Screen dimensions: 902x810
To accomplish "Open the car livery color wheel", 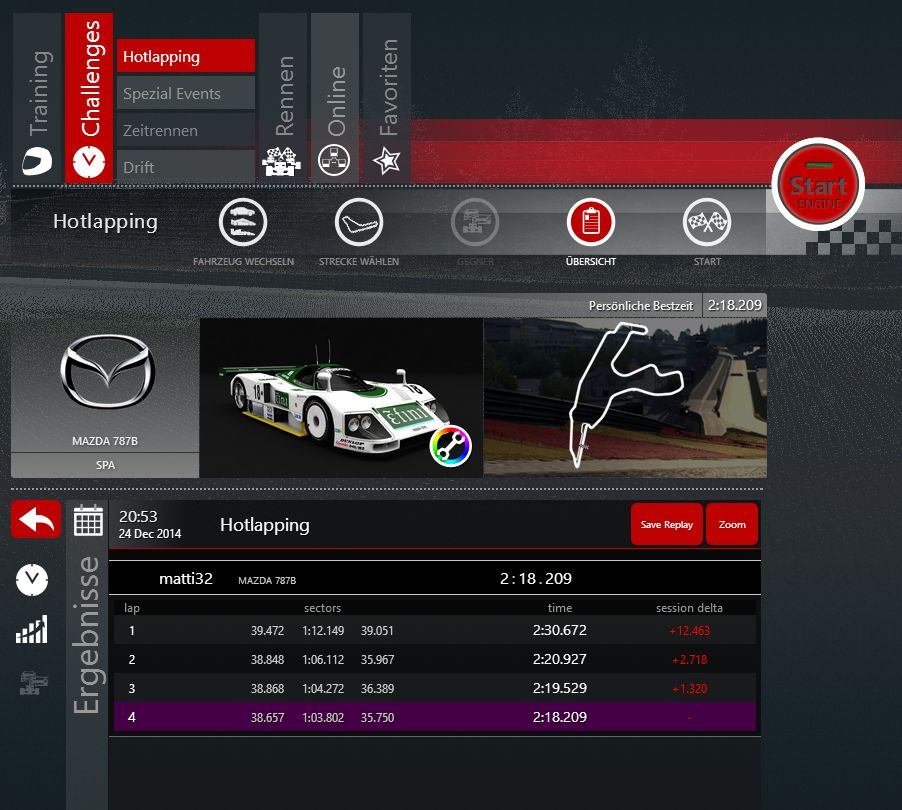I will click(x=451, y=446).
